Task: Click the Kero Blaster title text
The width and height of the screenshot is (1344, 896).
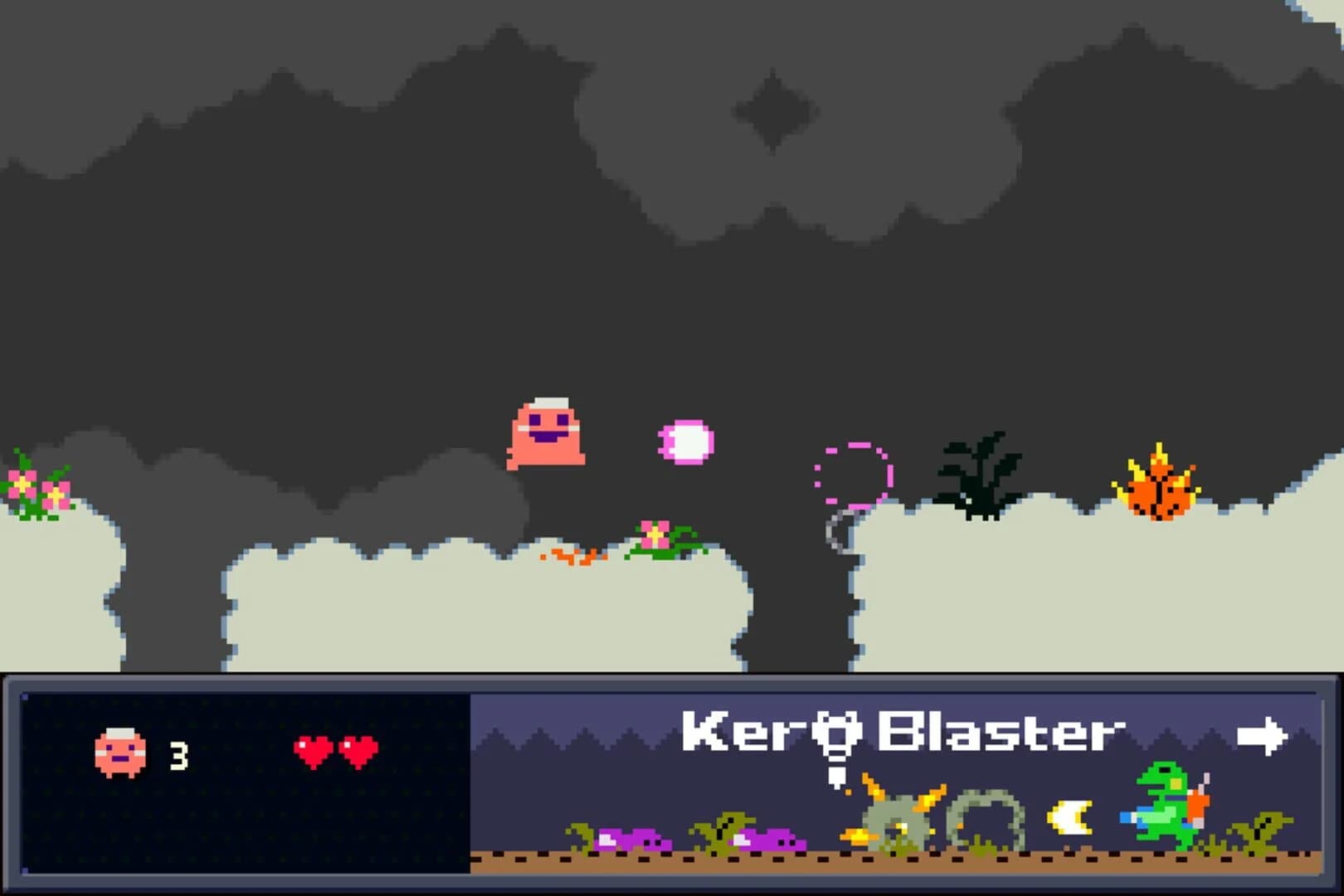Action: click(904, 730)
